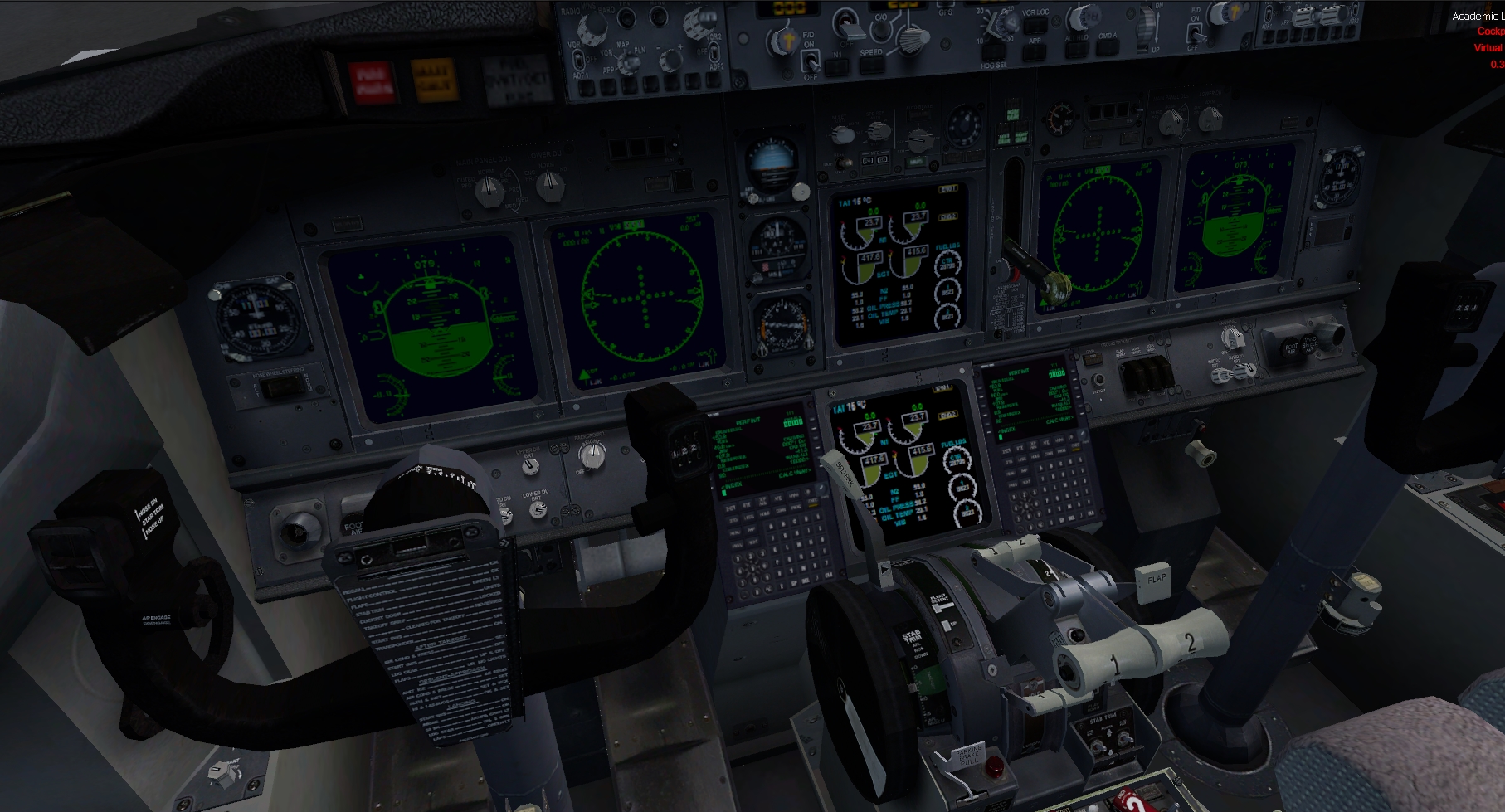Activate the SPEED mode button
The image size is (1505, 812).
point(871,66)
